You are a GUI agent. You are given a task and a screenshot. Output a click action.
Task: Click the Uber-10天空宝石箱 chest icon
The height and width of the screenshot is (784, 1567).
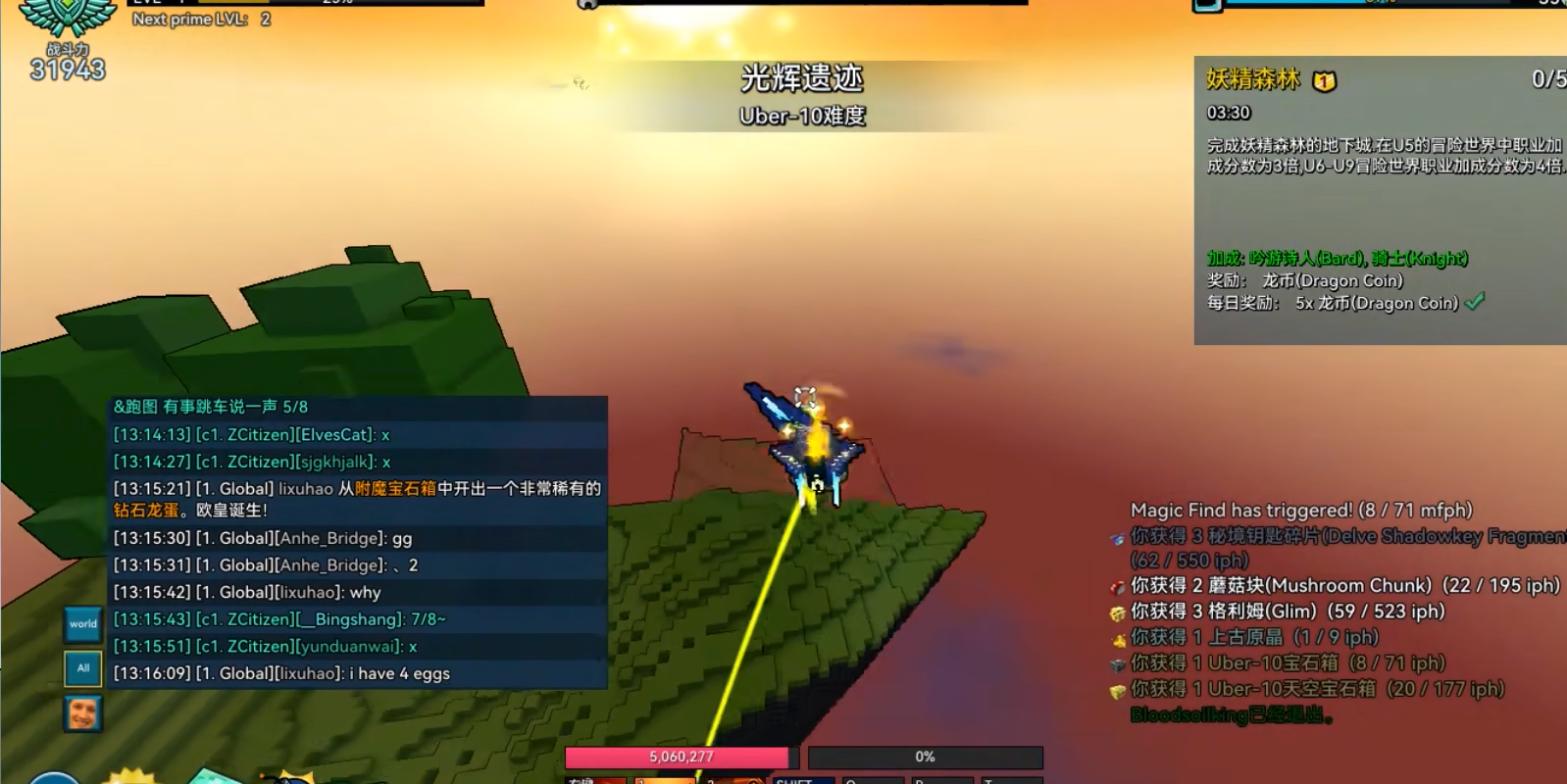click(1115, 689)
